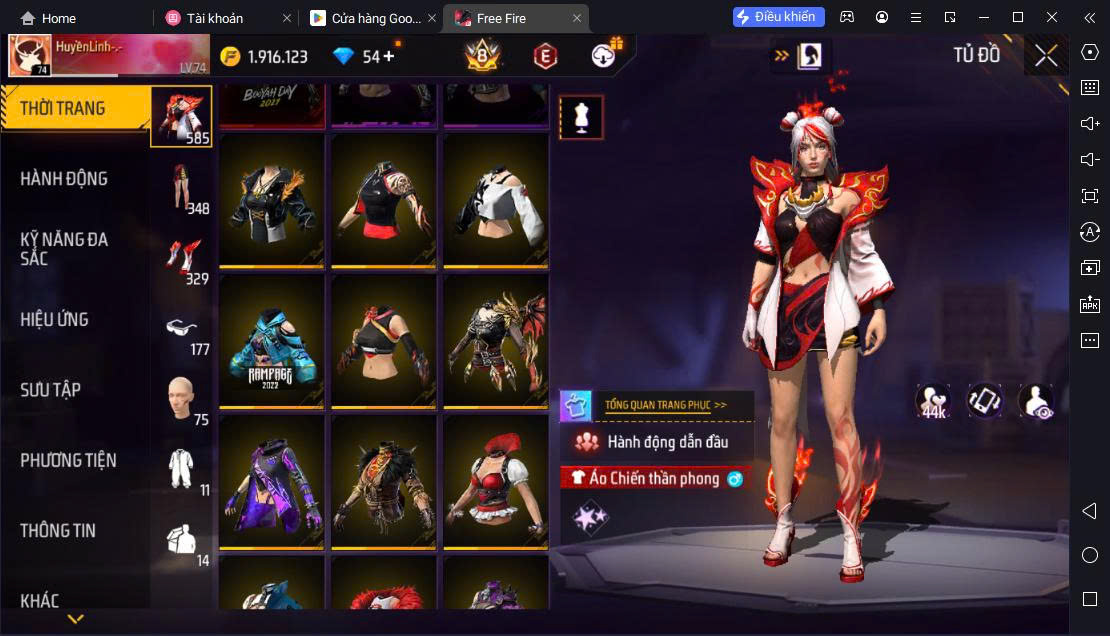This screenshot has width=1110, height=636.
Task: Open the Hiệu Ứng category
Action: (x=55, y=320)
